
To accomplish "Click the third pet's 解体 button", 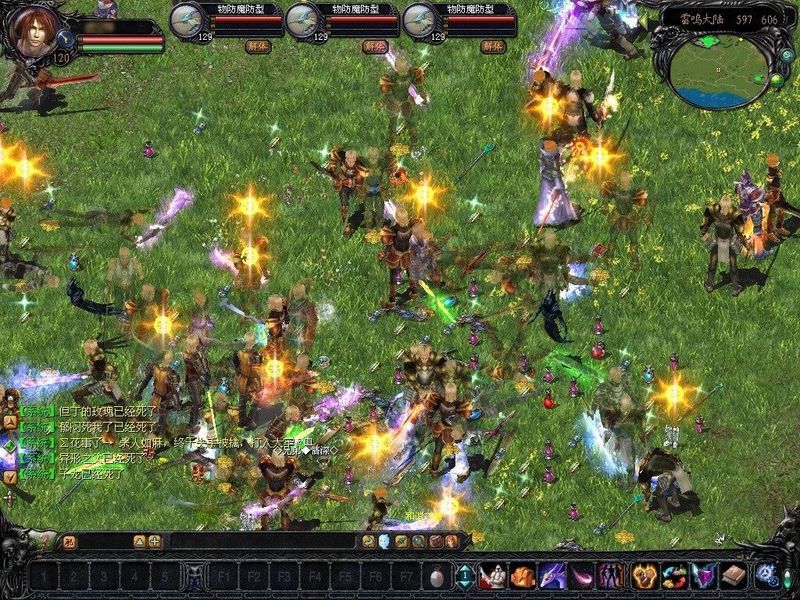I will 491,46.
